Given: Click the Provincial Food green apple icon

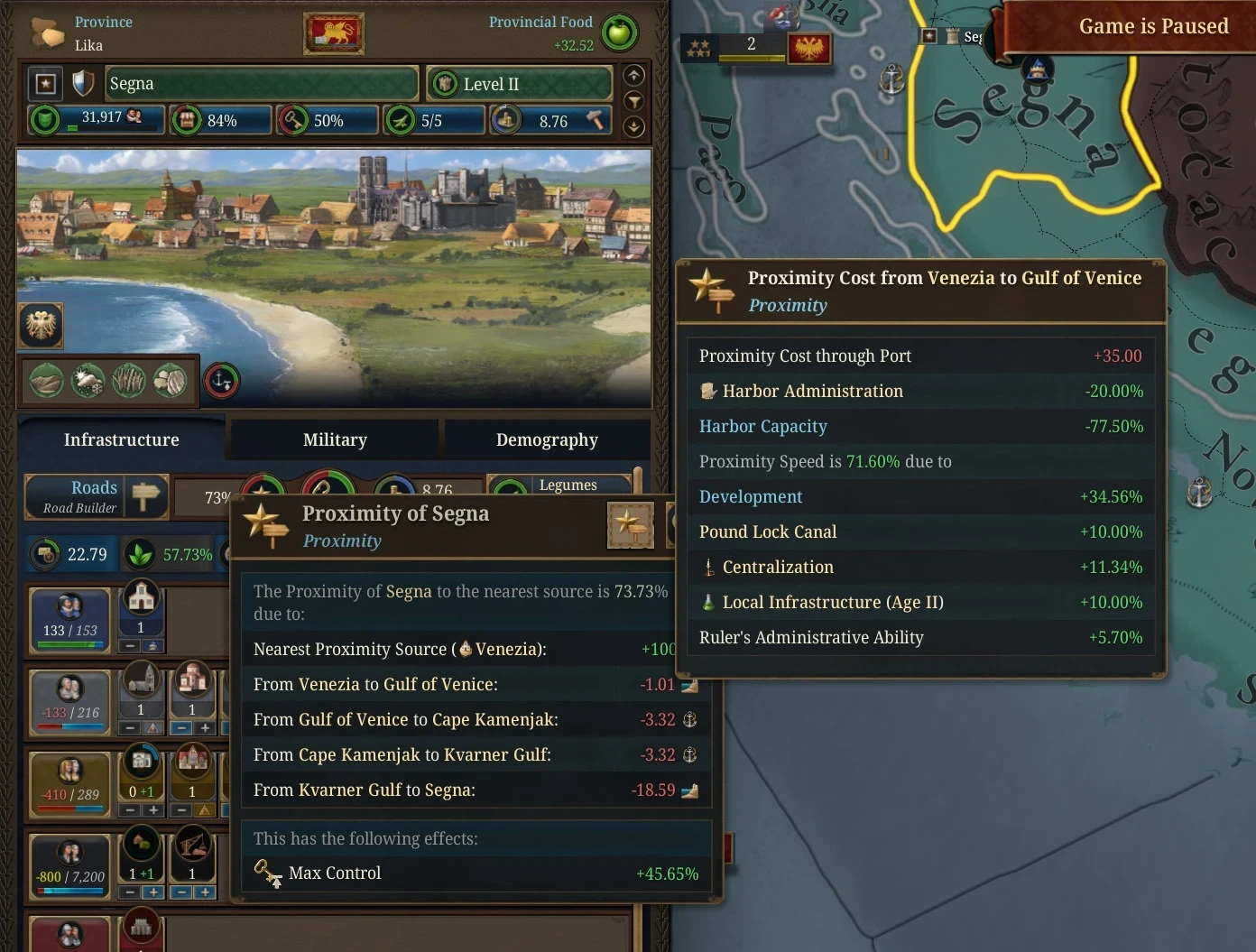Looking at the screenshot, I should tap(619, 32).
